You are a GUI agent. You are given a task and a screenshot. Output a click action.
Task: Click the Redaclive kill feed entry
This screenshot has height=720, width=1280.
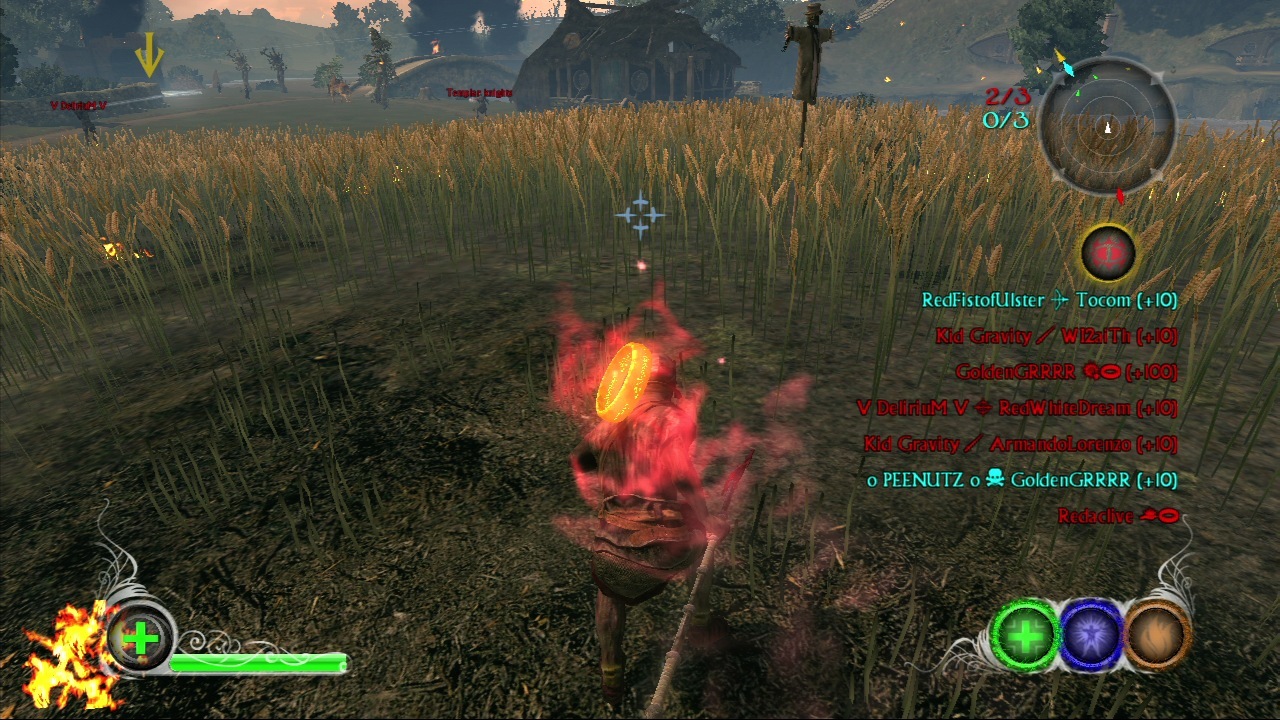tap(1119, 516)
